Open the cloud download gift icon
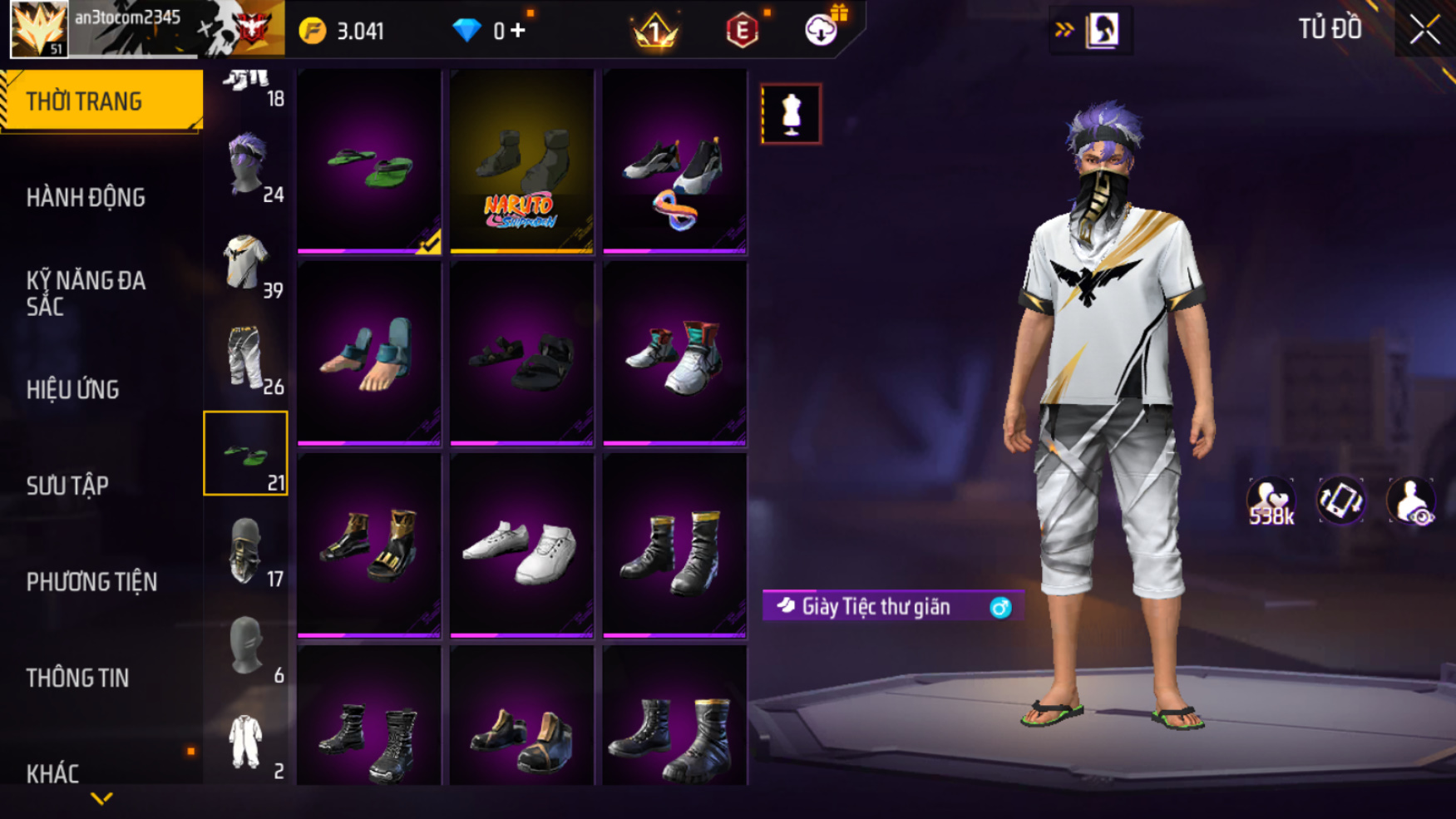The height and width of the screenshot is (819, 1456). coord(822,30)
